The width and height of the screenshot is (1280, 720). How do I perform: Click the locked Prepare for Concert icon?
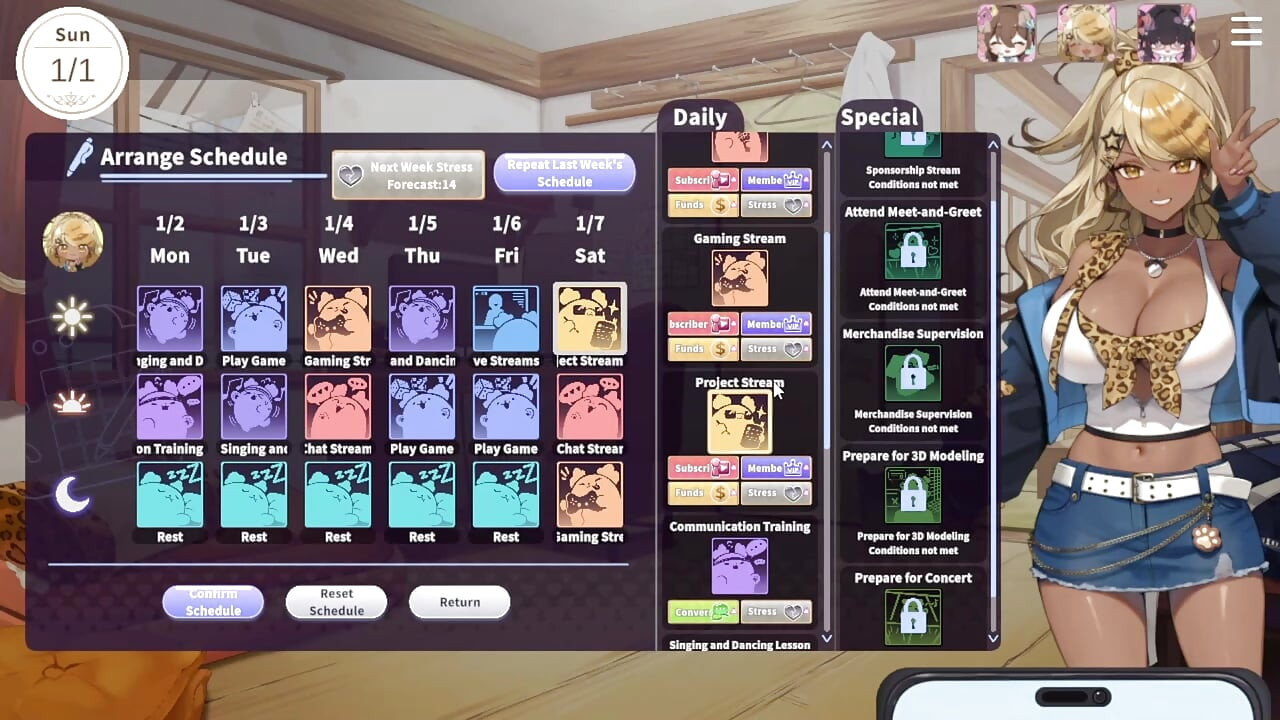(913, 617)
